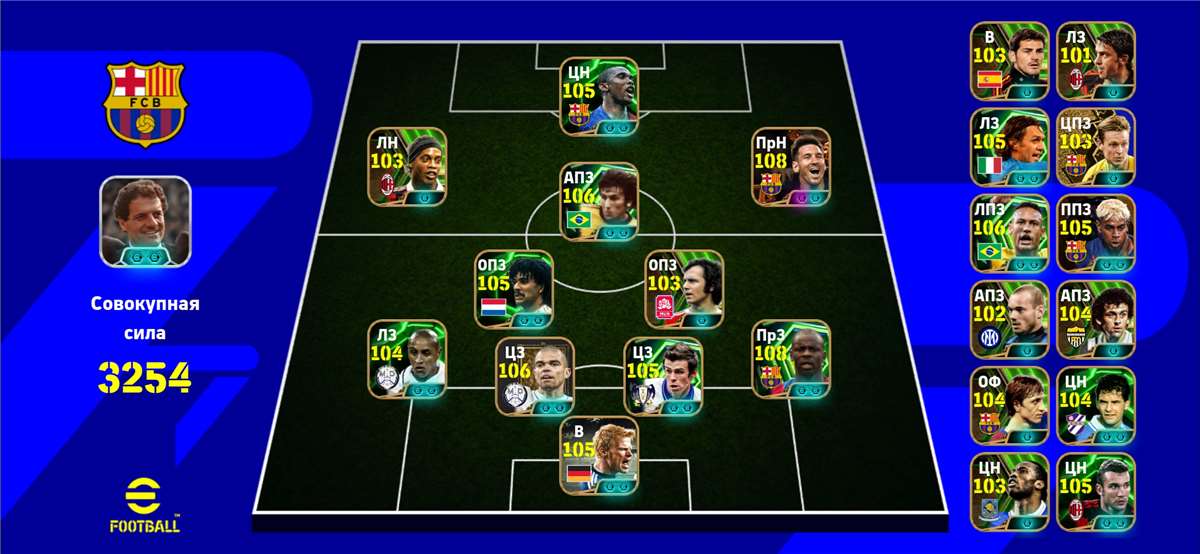
Task: Open the В 105 goalkeeper card
Action: (598, 455)
